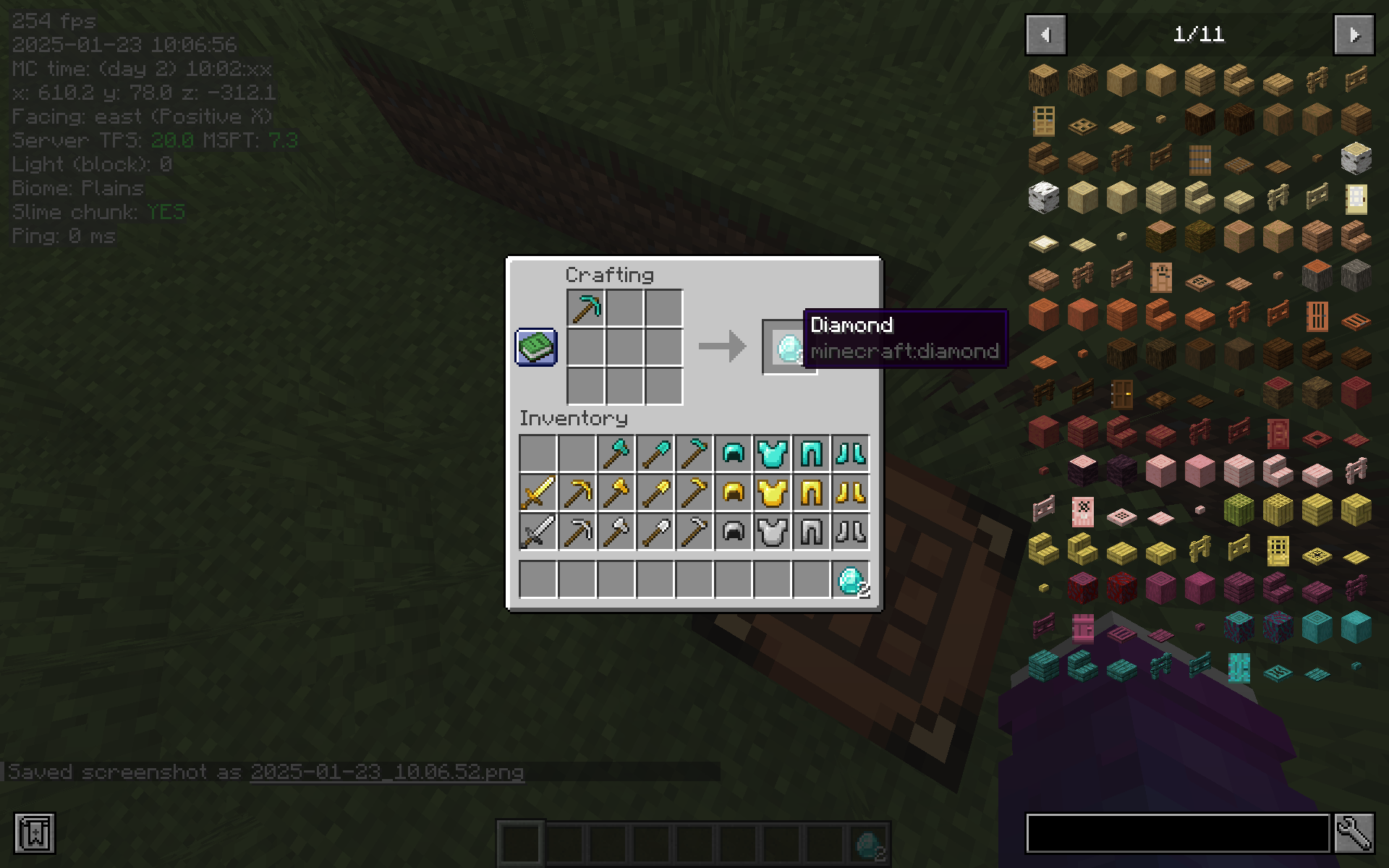Screen dimensions: 1389x868
Task: Select the iron sword in the inventory
Action: pos(538,532)
